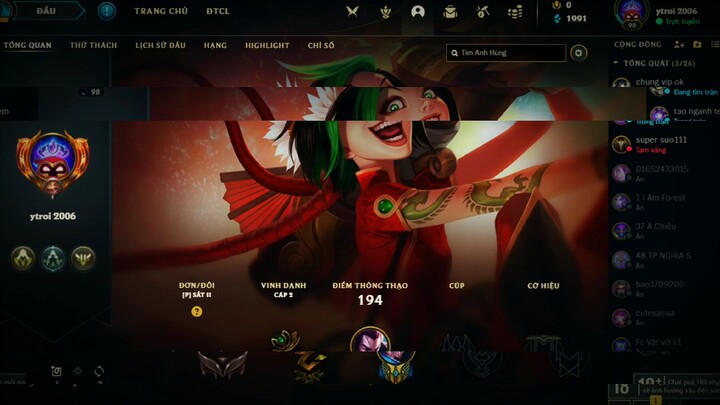Go to TRANG CHỦ home page

(161, 11)
